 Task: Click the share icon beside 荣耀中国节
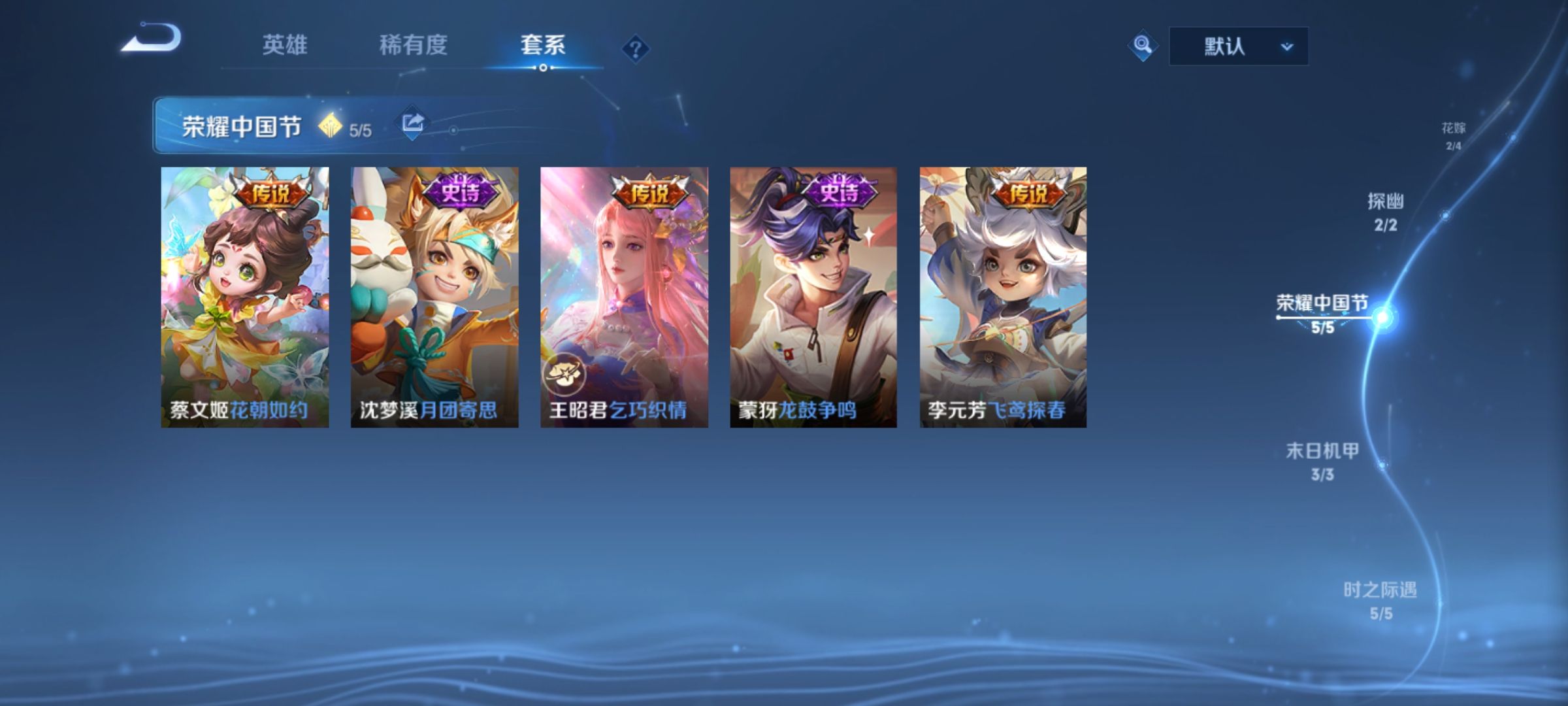point(414,122)
